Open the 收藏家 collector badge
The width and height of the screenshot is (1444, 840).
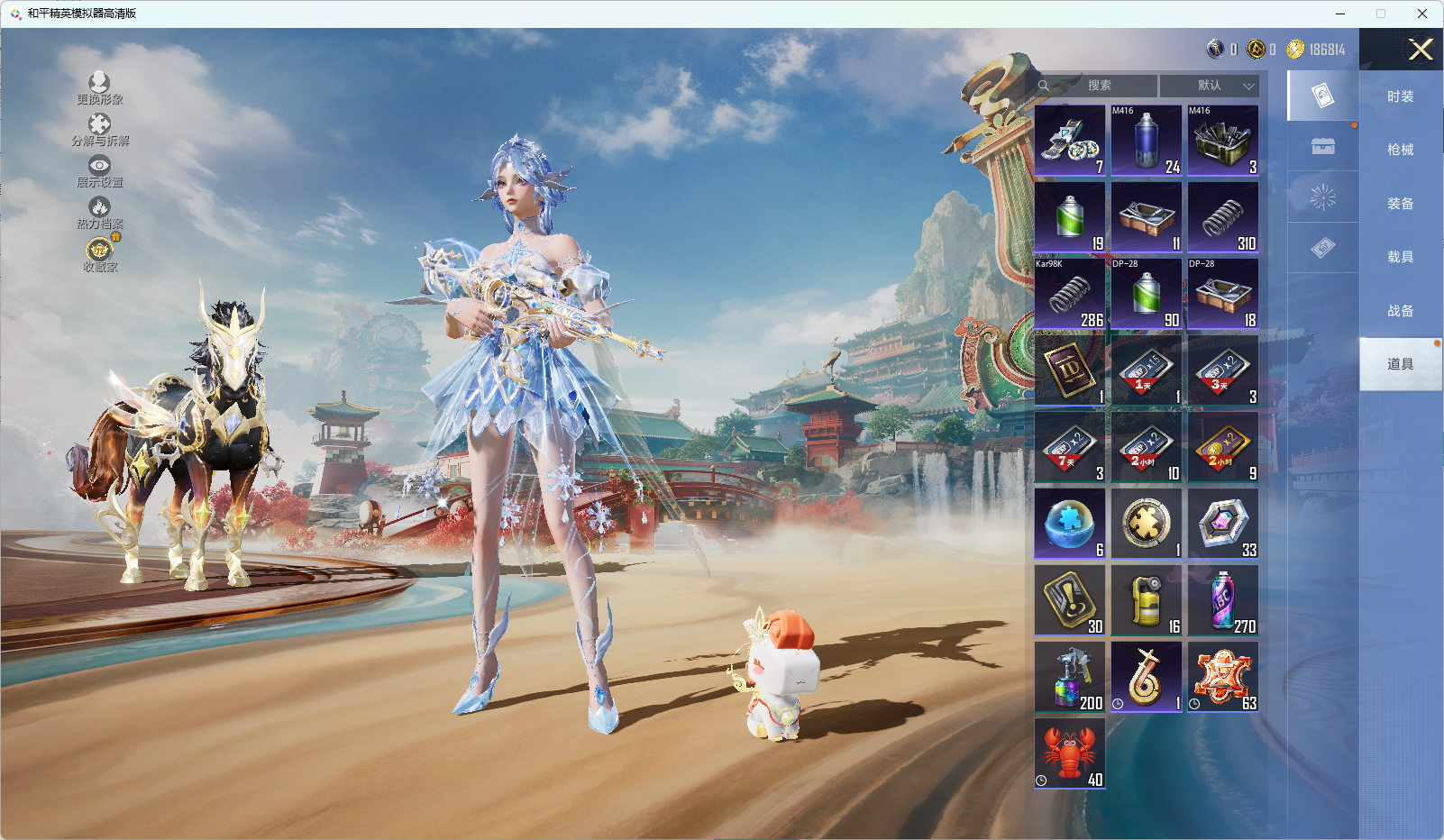coord(99,254)
